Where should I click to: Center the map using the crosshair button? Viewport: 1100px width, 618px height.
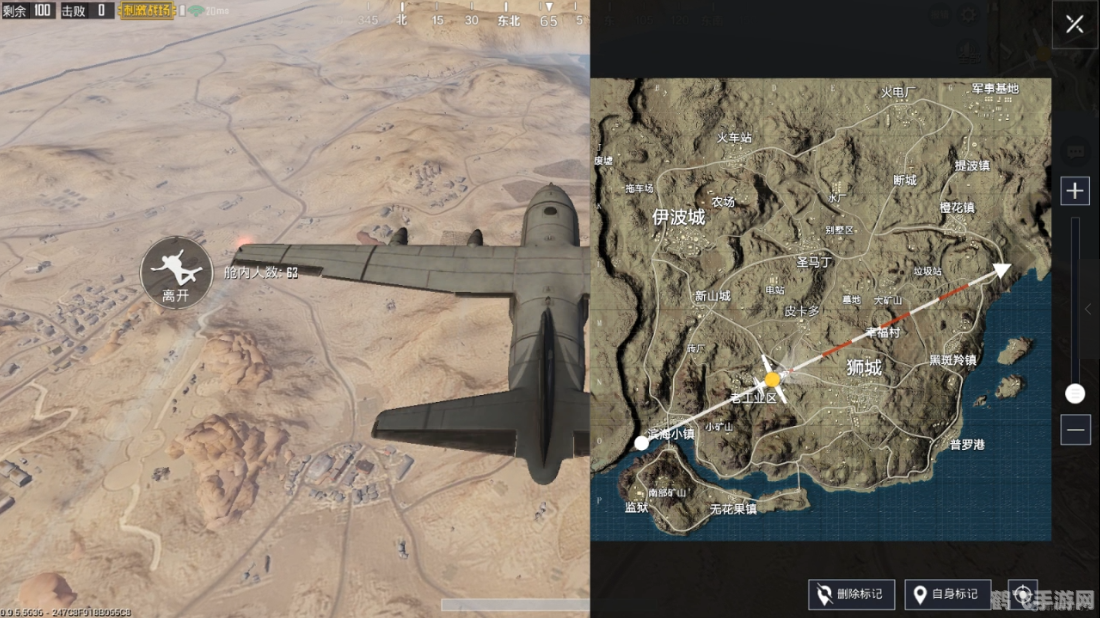click(x=1022, y=594)
